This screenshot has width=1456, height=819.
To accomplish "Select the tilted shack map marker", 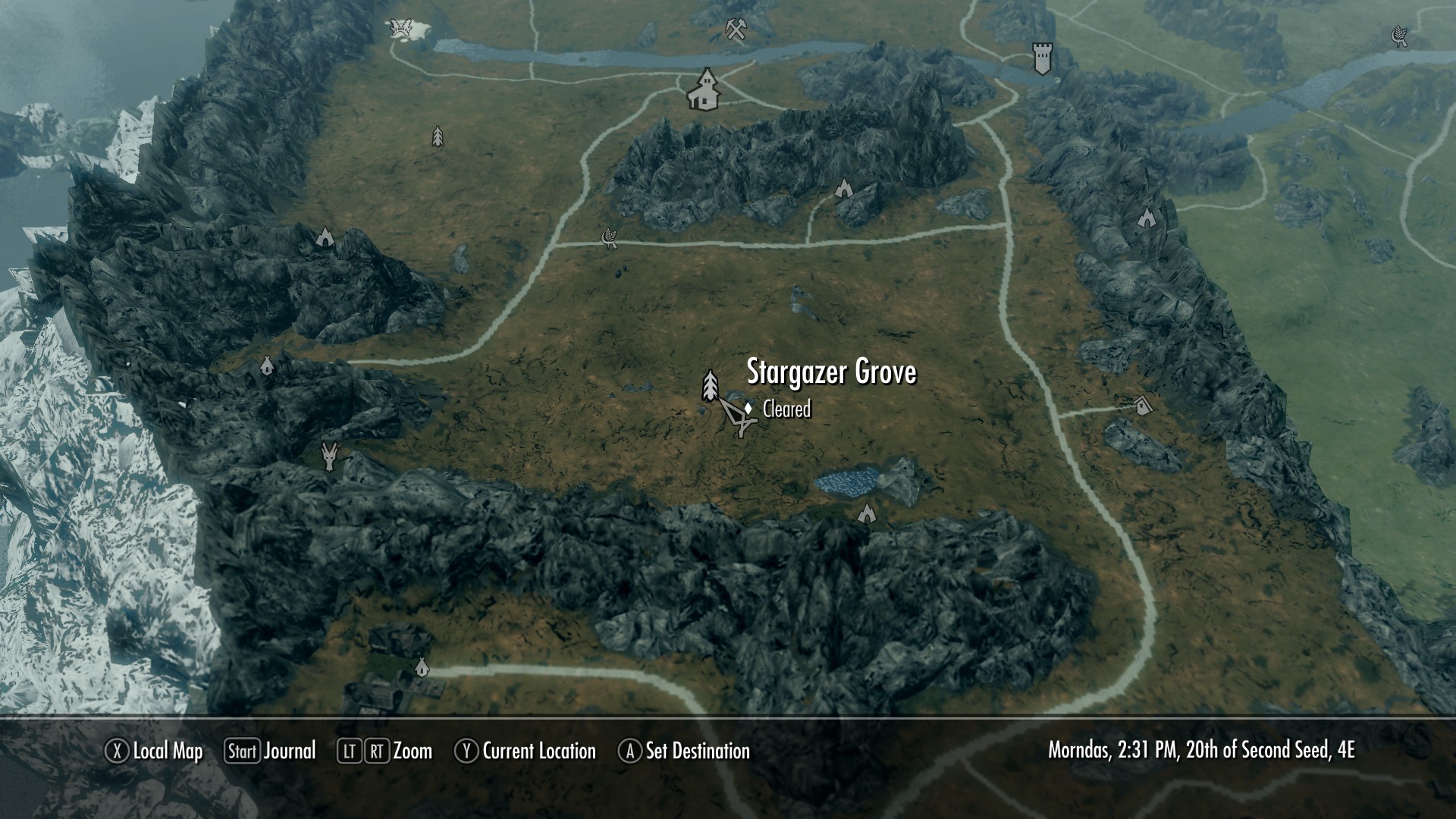I will pyautogui.click(x=1143, y=405).
